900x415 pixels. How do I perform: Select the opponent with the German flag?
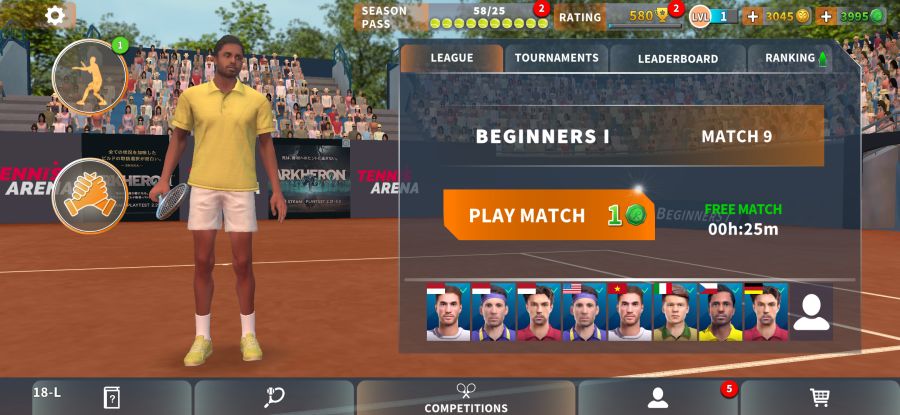click(x=765, y=313)
